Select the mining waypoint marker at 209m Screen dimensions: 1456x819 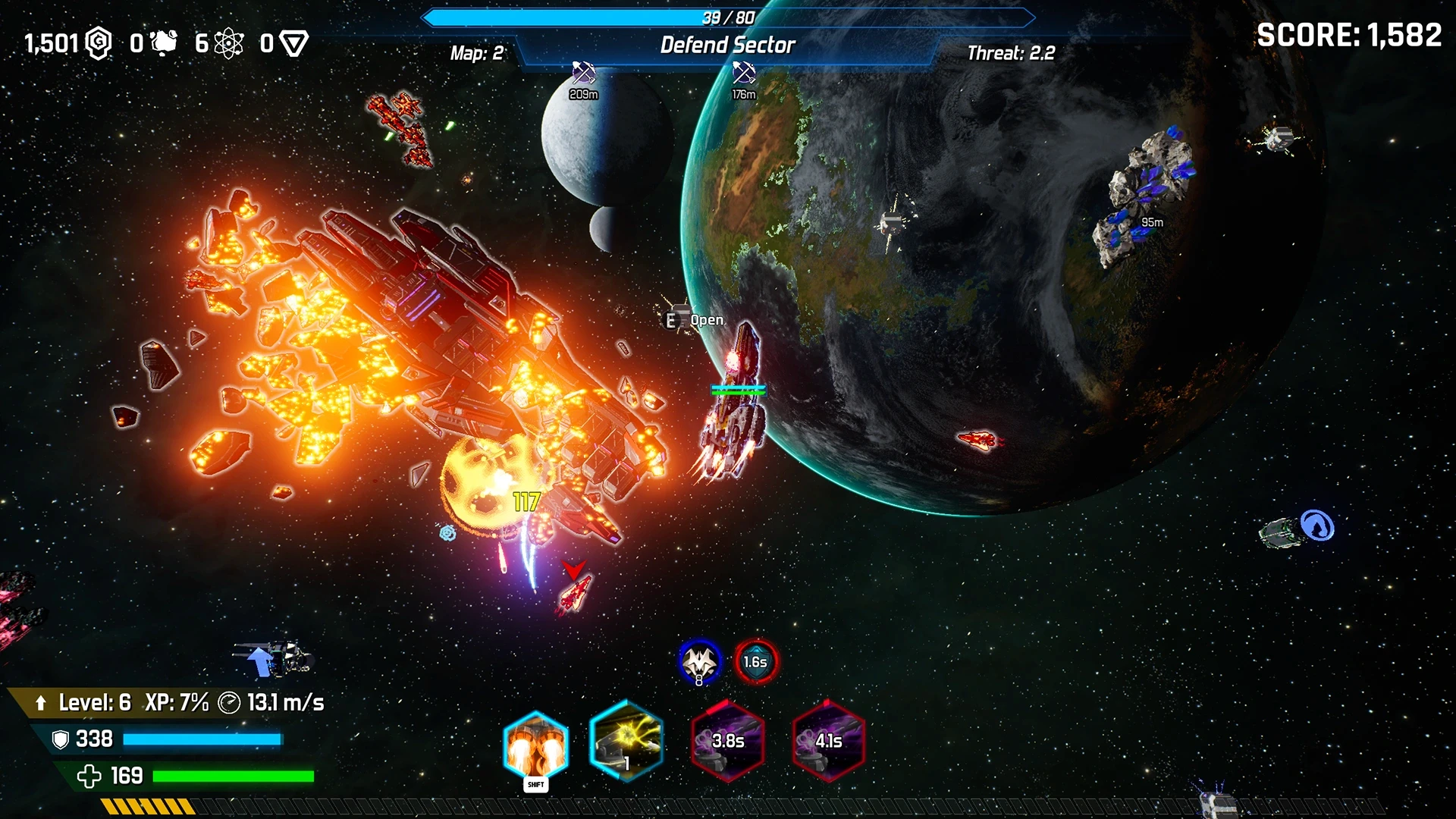tap(583, 74)
